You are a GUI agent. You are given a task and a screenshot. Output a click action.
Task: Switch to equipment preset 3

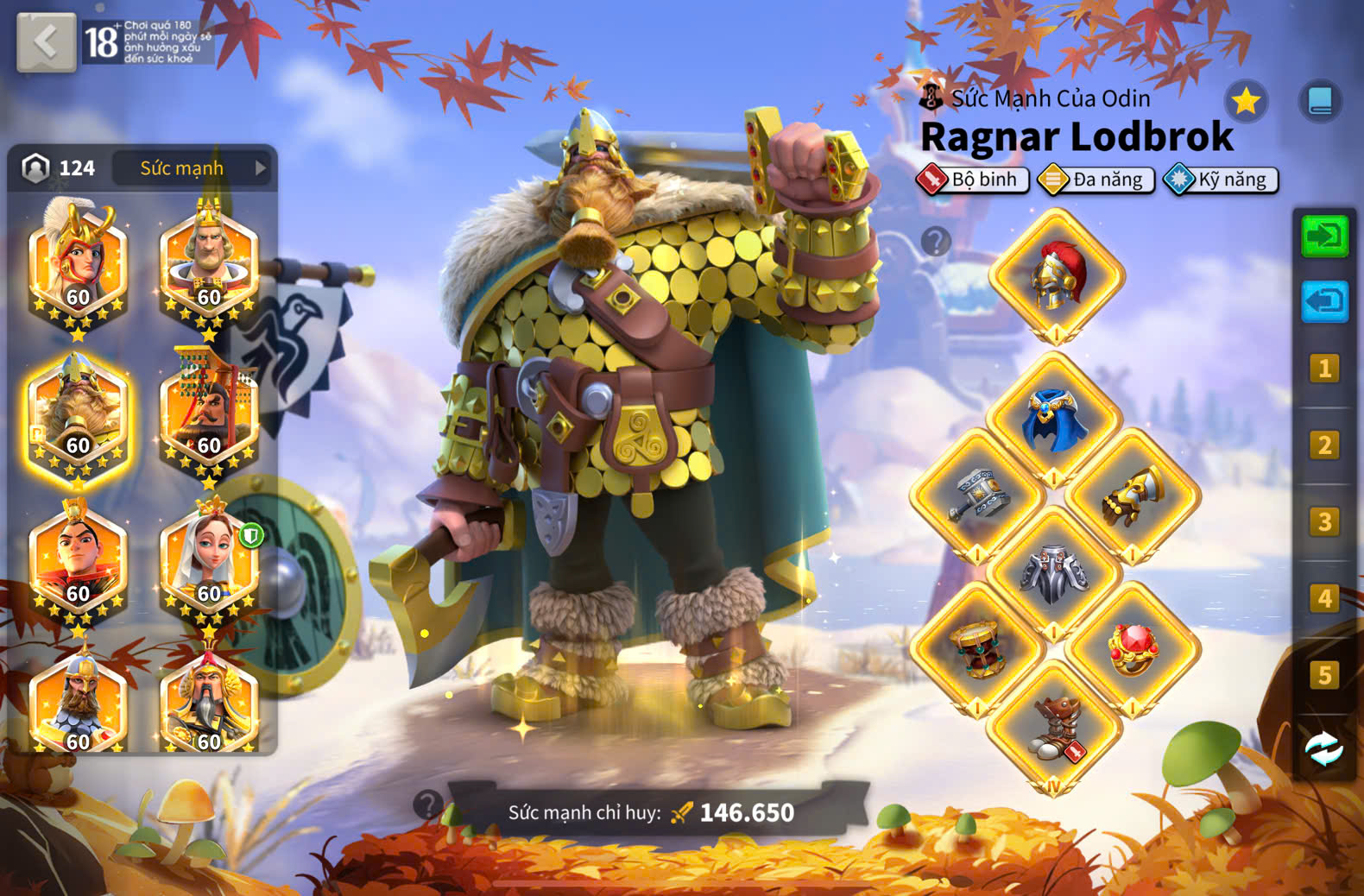click(1324, 521)
